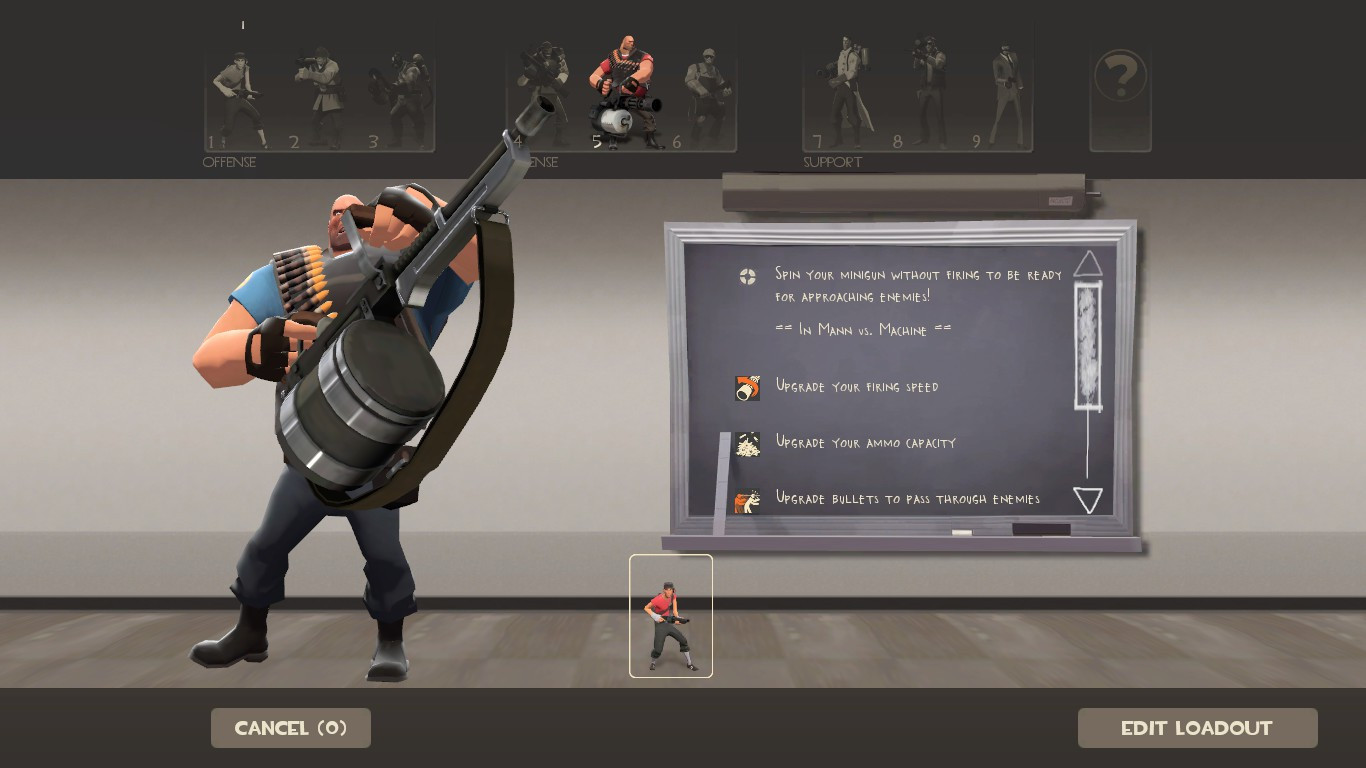The image size is (1366, 768).
Task: Click the penetrating bullets upgrade icon
Action: [748, 499]
